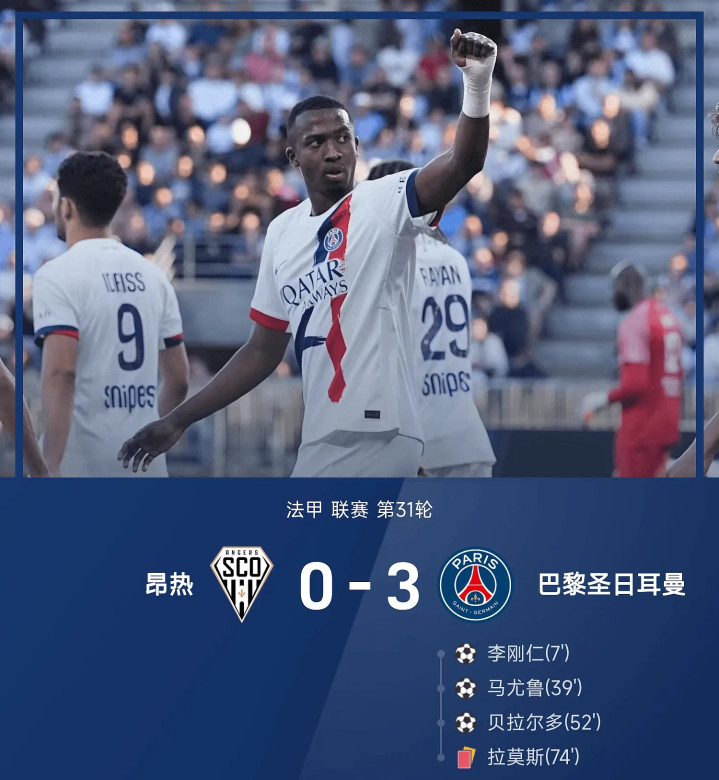Open the 拉莫斯 74' red card entry
The width and height of the screenshot is (719, 780).
point(532,757)
